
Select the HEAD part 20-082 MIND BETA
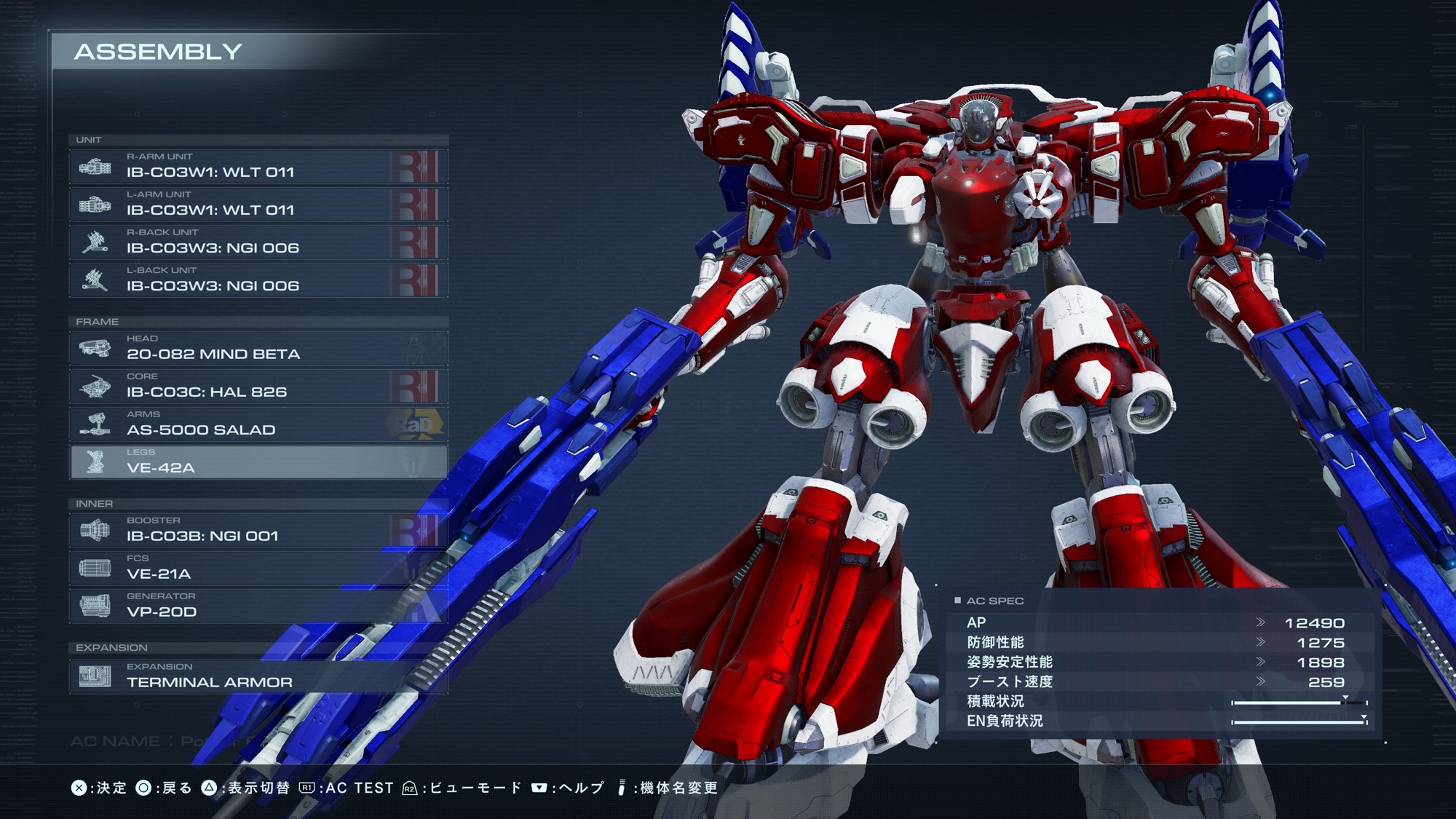pos(258,348)
